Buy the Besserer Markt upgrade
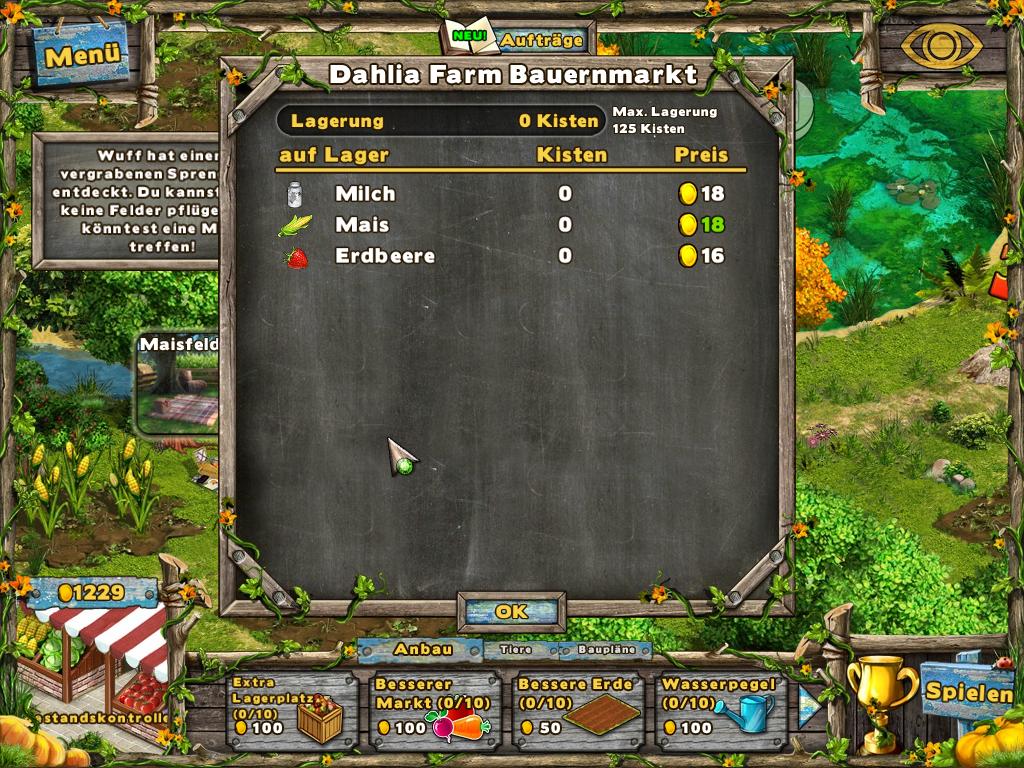Image resolution: width=1024 pixels, height=768 pixels. (433, 710)
